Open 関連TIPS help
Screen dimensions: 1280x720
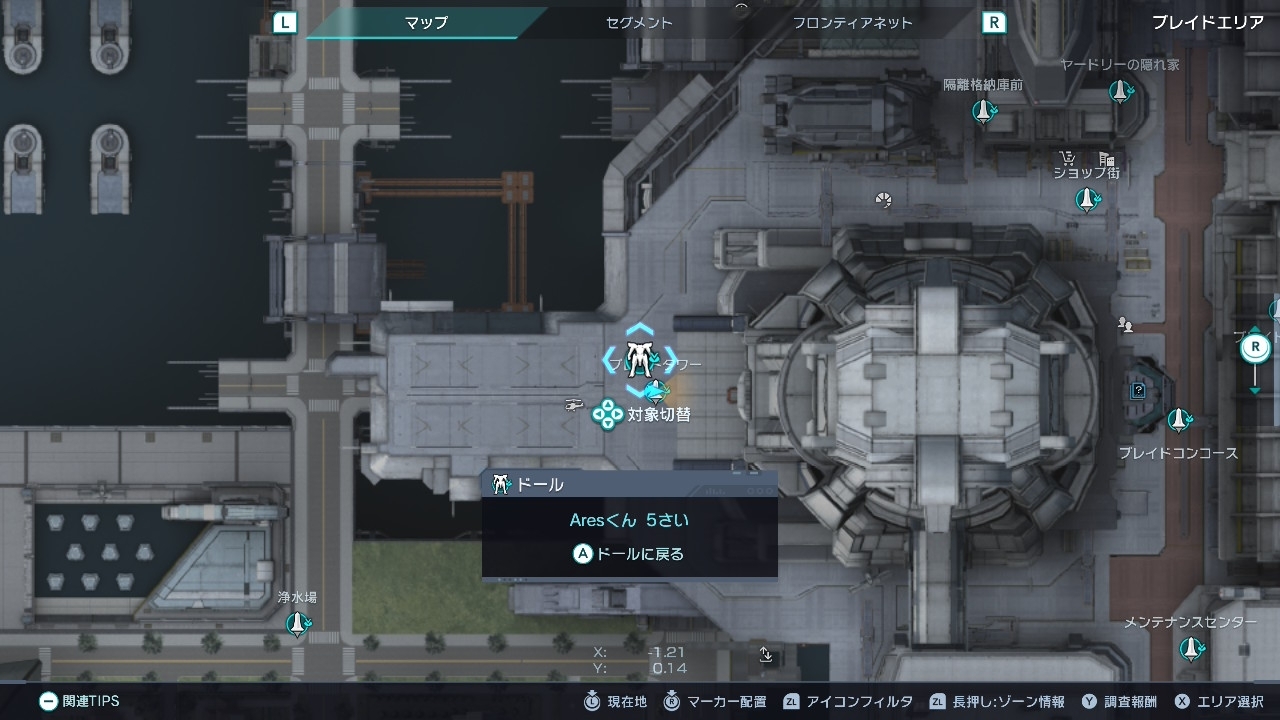coord(80,701)
